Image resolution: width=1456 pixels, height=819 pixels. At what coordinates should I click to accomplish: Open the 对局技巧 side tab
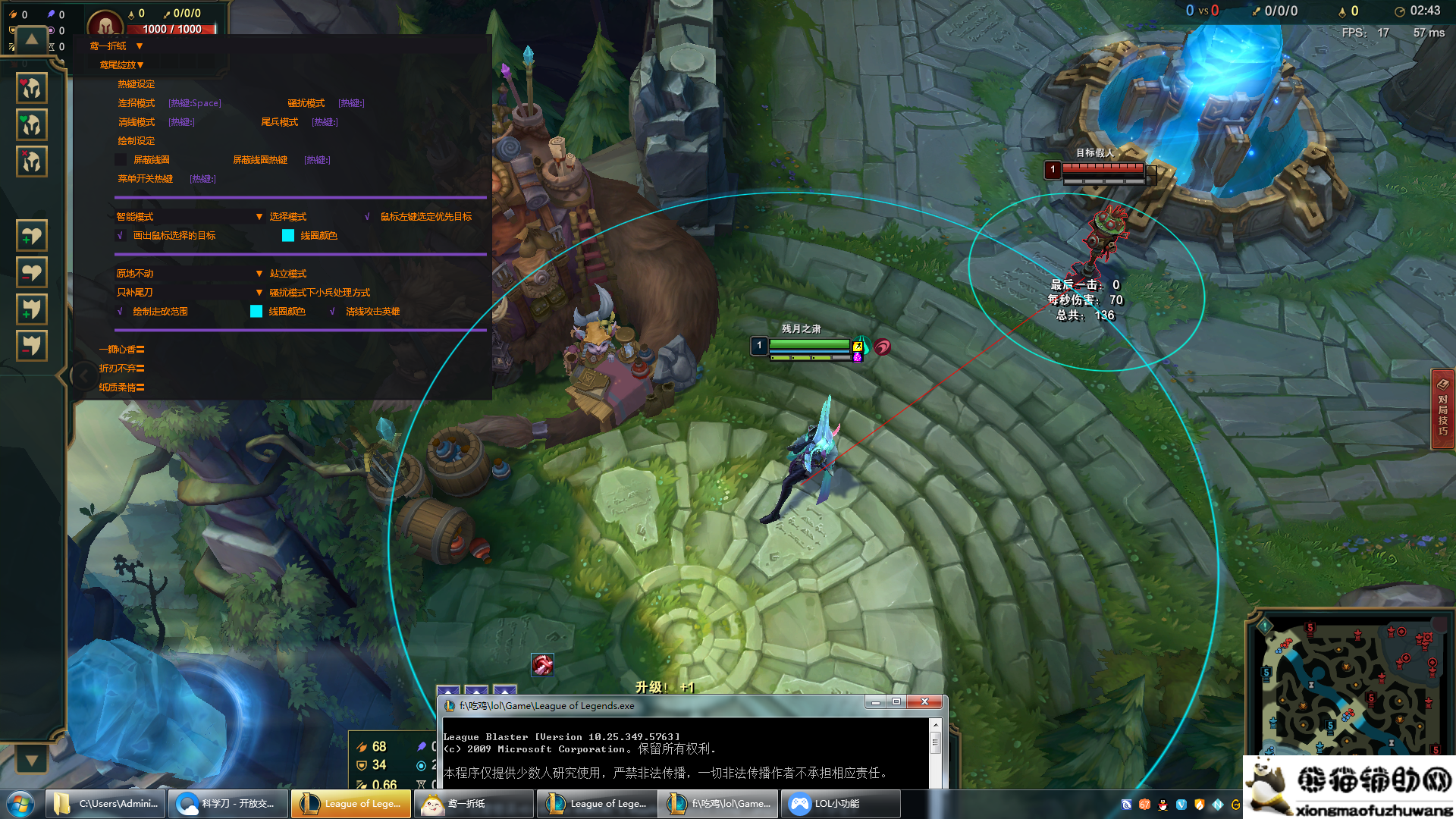[1442, 409]
